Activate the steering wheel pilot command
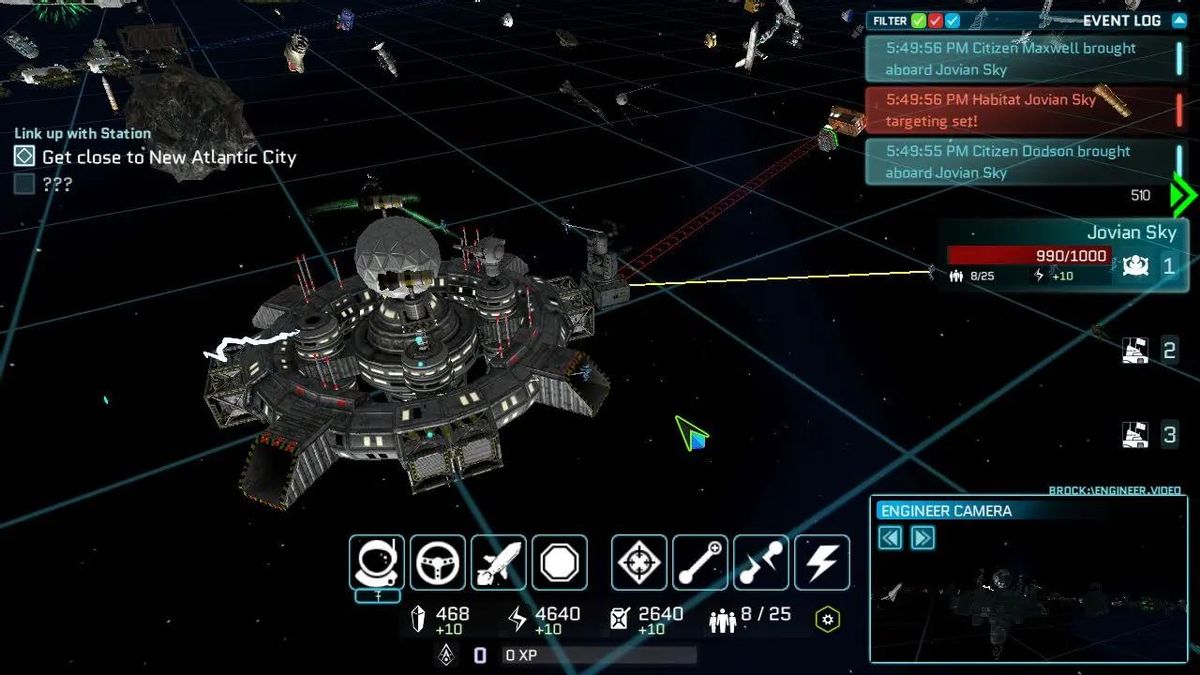This screenshot has height=675, width=1200. 437,562
